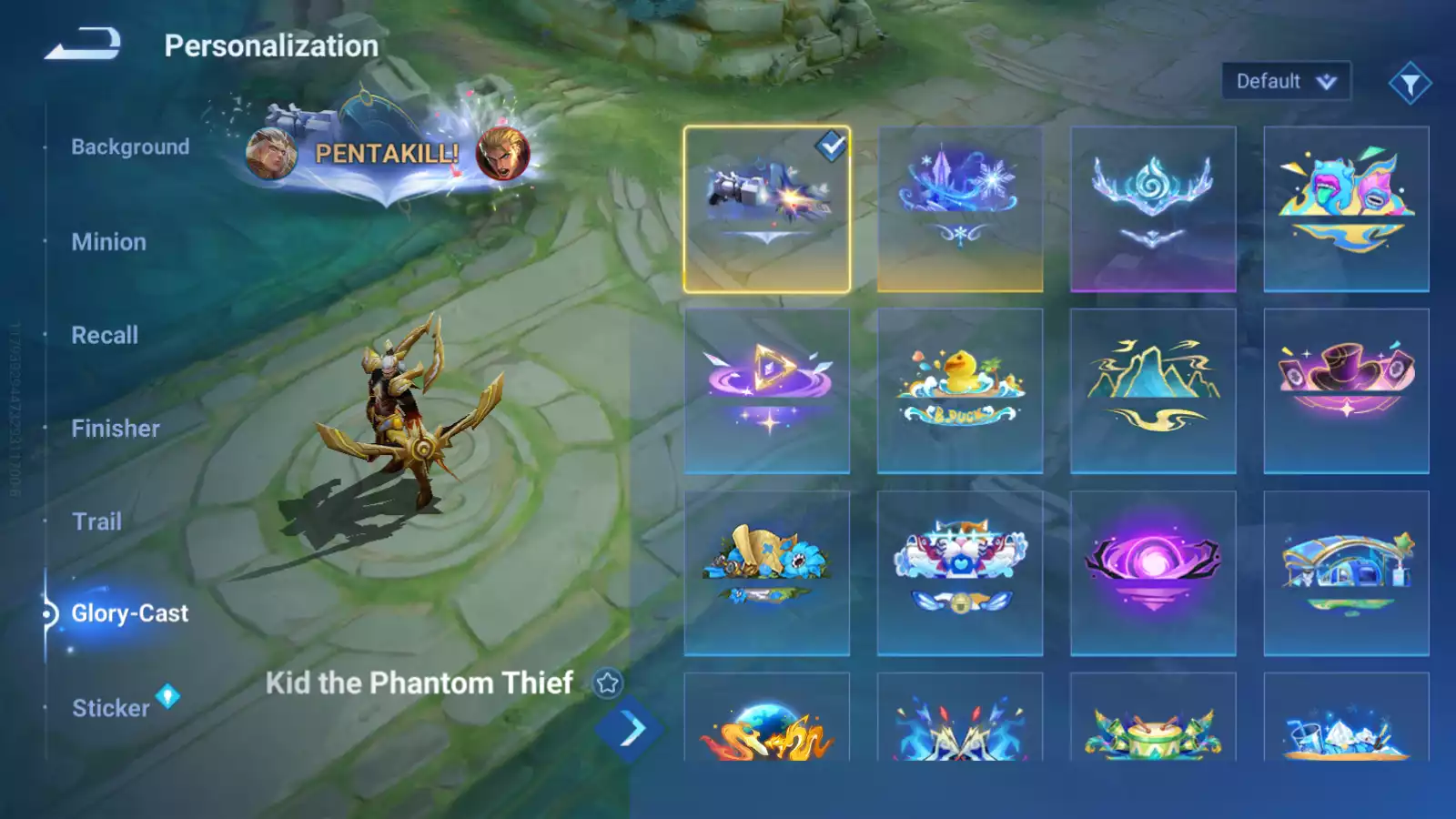Choose the Trail category
The width and height of the screenshot is (1456, 819).
pyautogui.click(x=96, y=521)
